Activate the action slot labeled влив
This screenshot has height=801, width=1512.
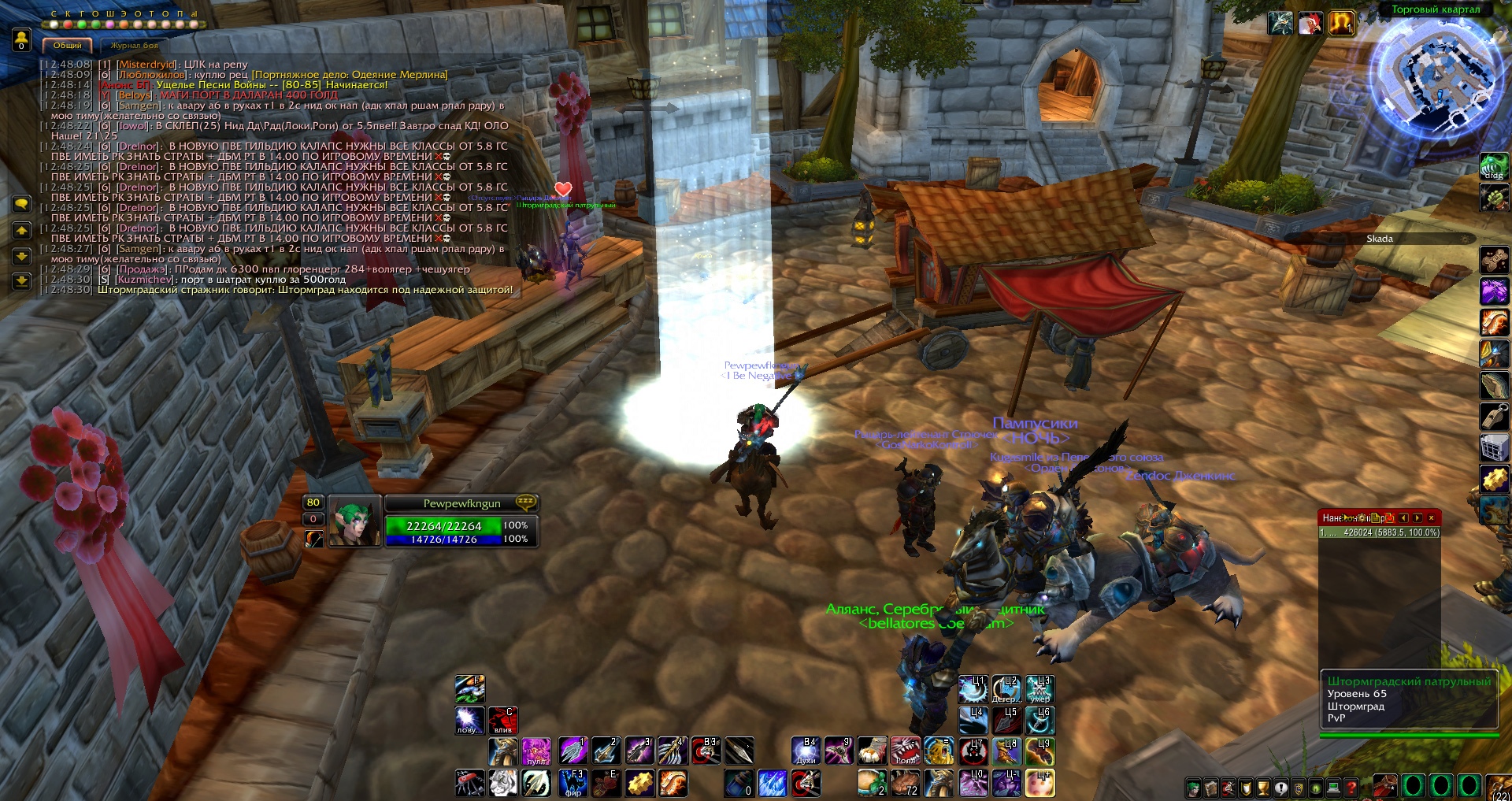(502, 720)
